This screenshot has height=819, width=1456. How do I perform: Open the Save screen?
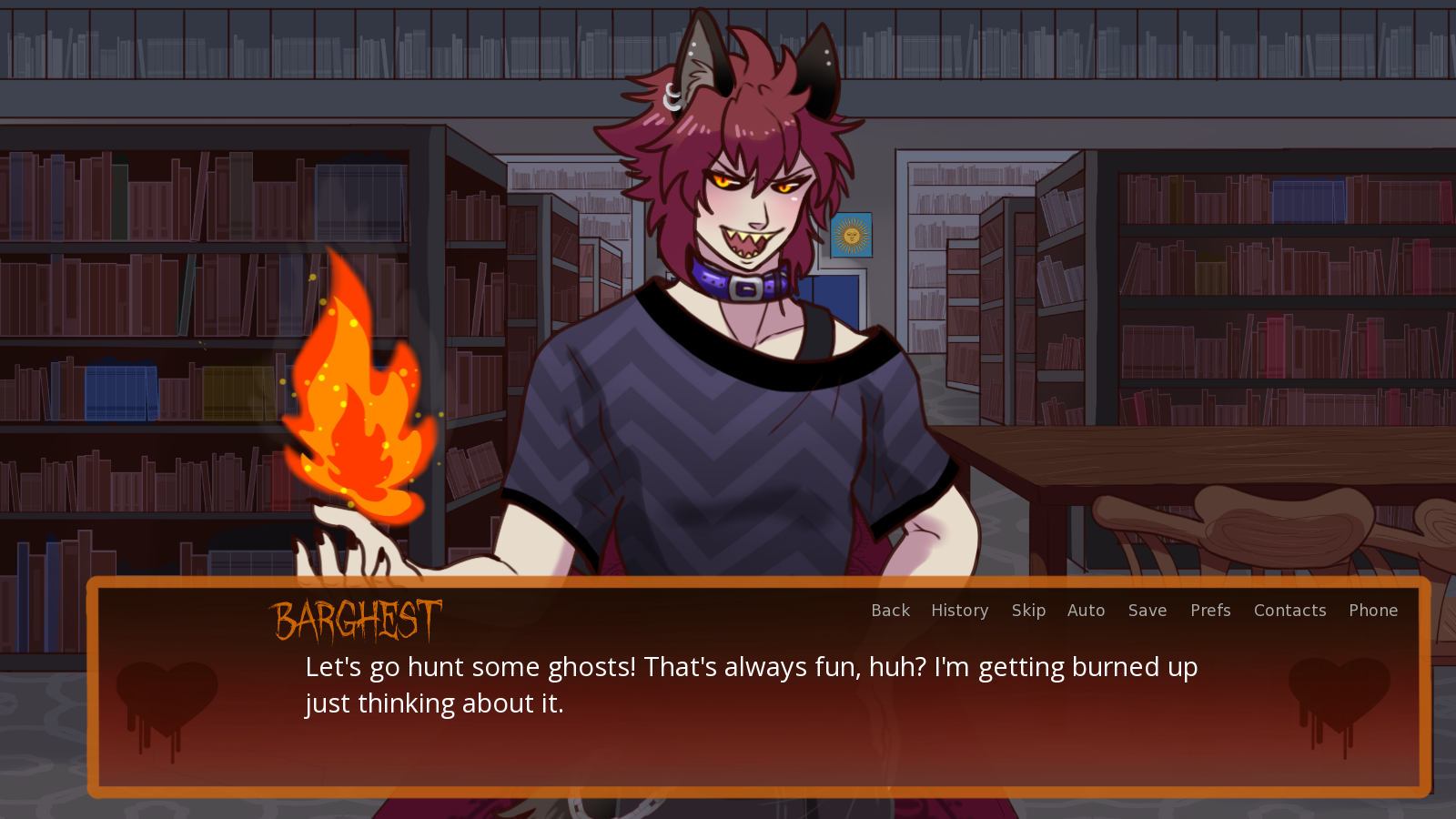[x=1147, y=611]
